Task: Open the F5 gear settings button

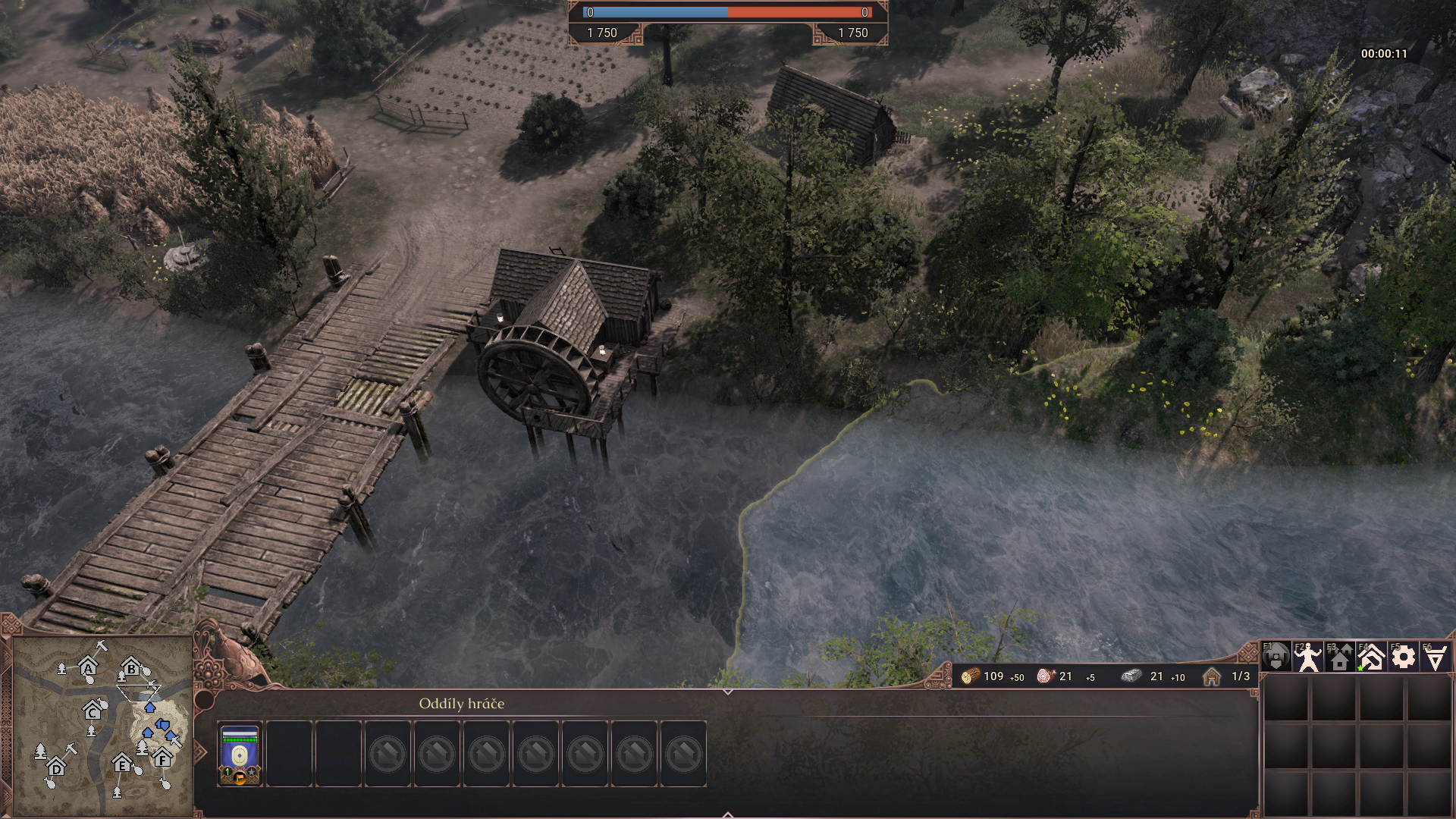Action: (1403, 657)
